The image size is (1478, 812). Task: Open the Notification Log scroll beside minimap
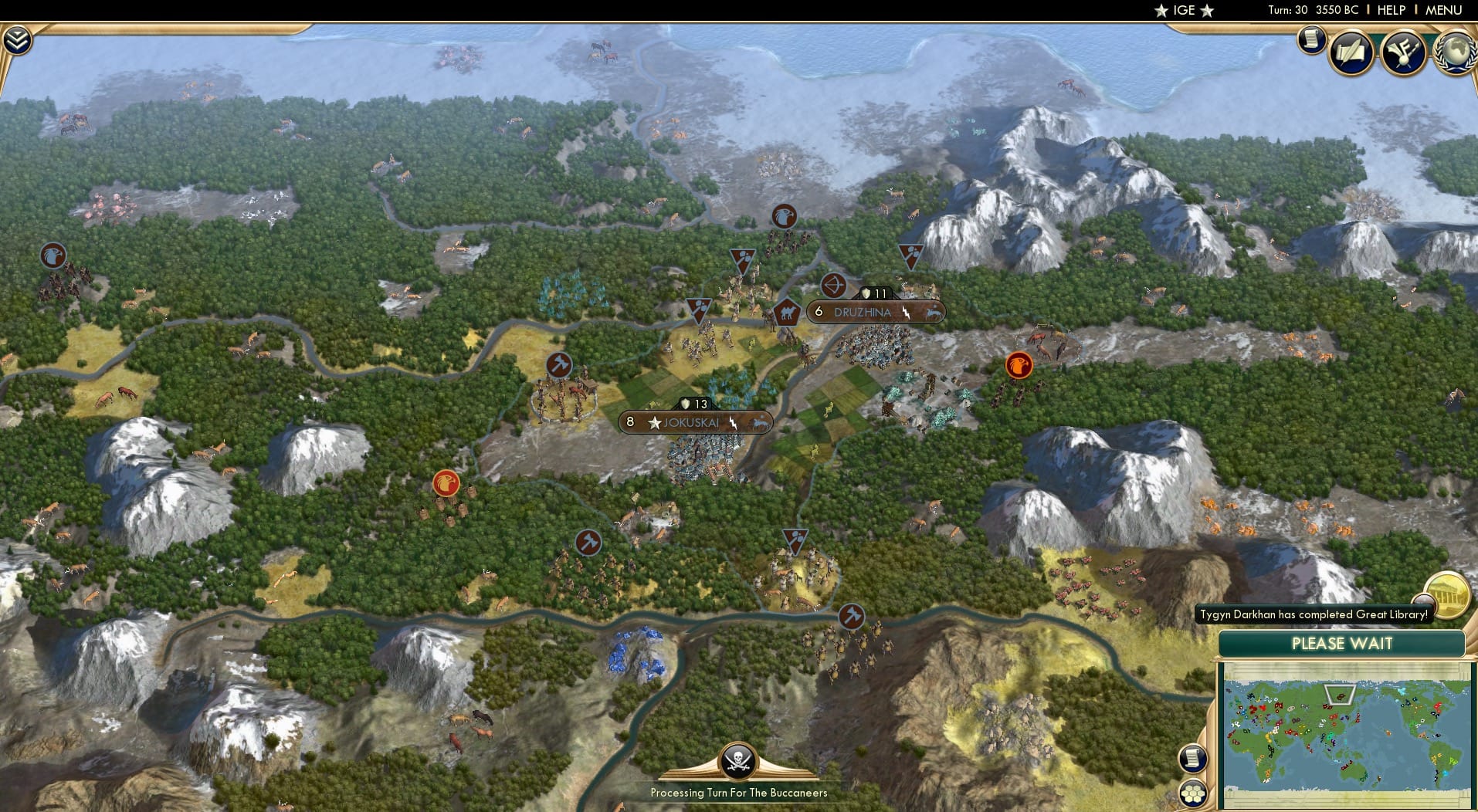1193,759
